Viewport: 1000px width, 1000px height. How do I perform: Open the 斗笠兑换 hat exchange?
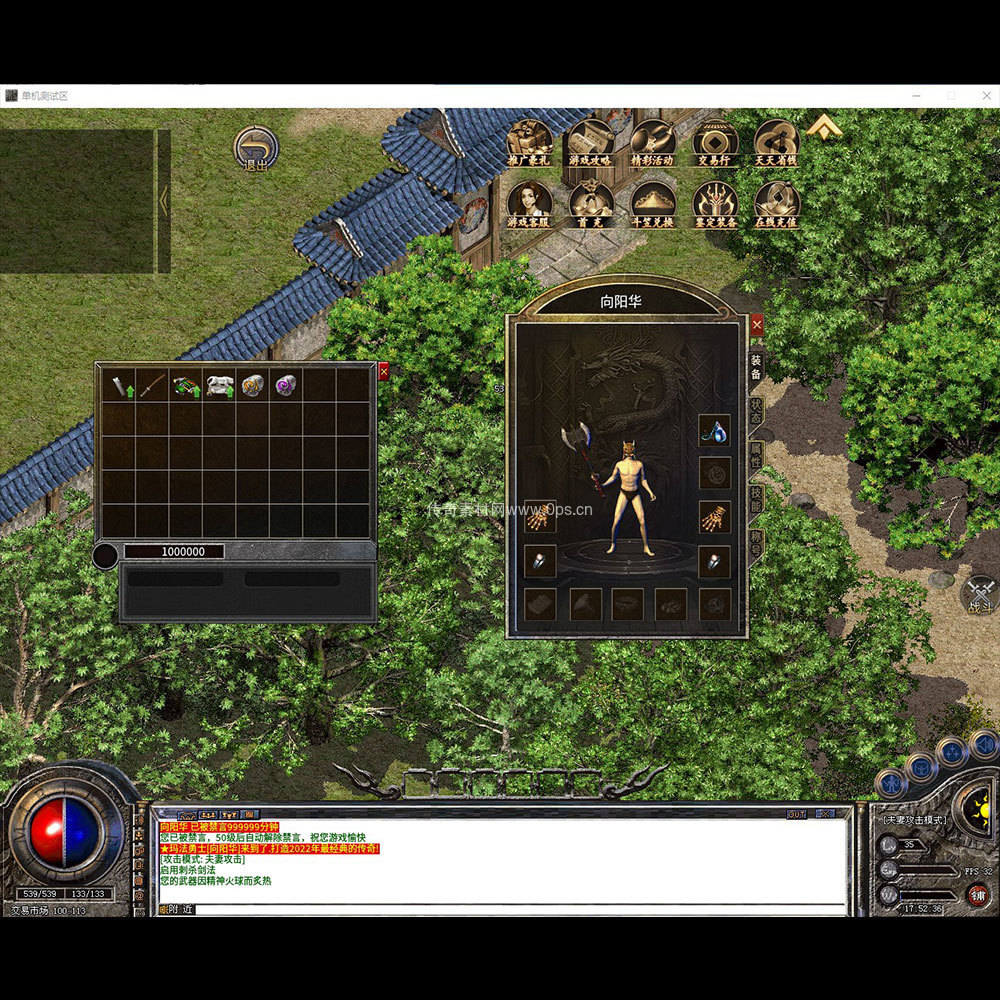(x=653, y=203)
